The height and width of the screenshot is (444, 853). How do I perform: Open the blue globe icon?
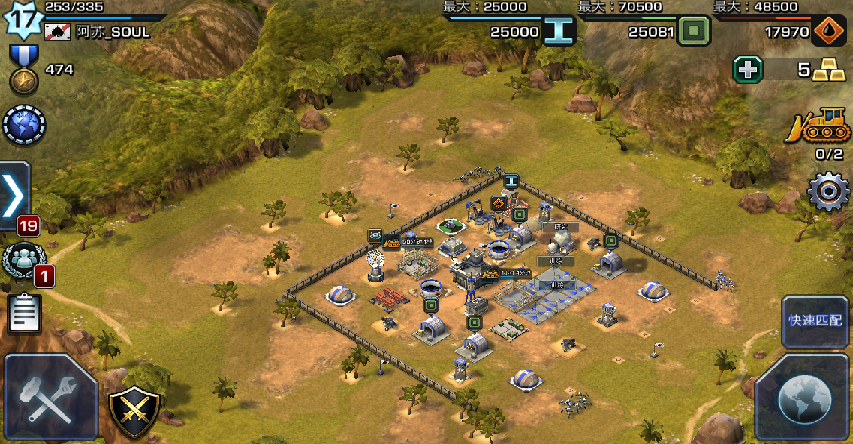point(24,125)
